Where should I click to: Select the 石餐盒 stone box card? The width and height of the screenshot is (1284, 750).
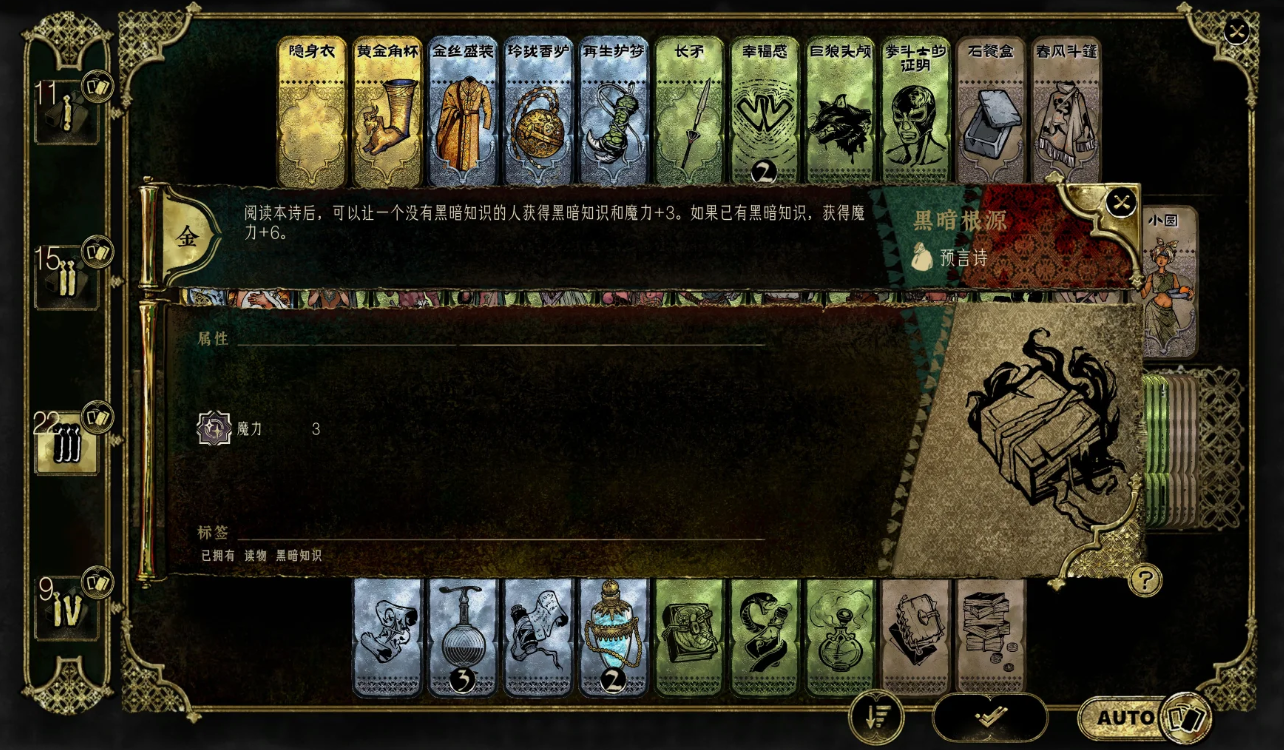(991, 112)
